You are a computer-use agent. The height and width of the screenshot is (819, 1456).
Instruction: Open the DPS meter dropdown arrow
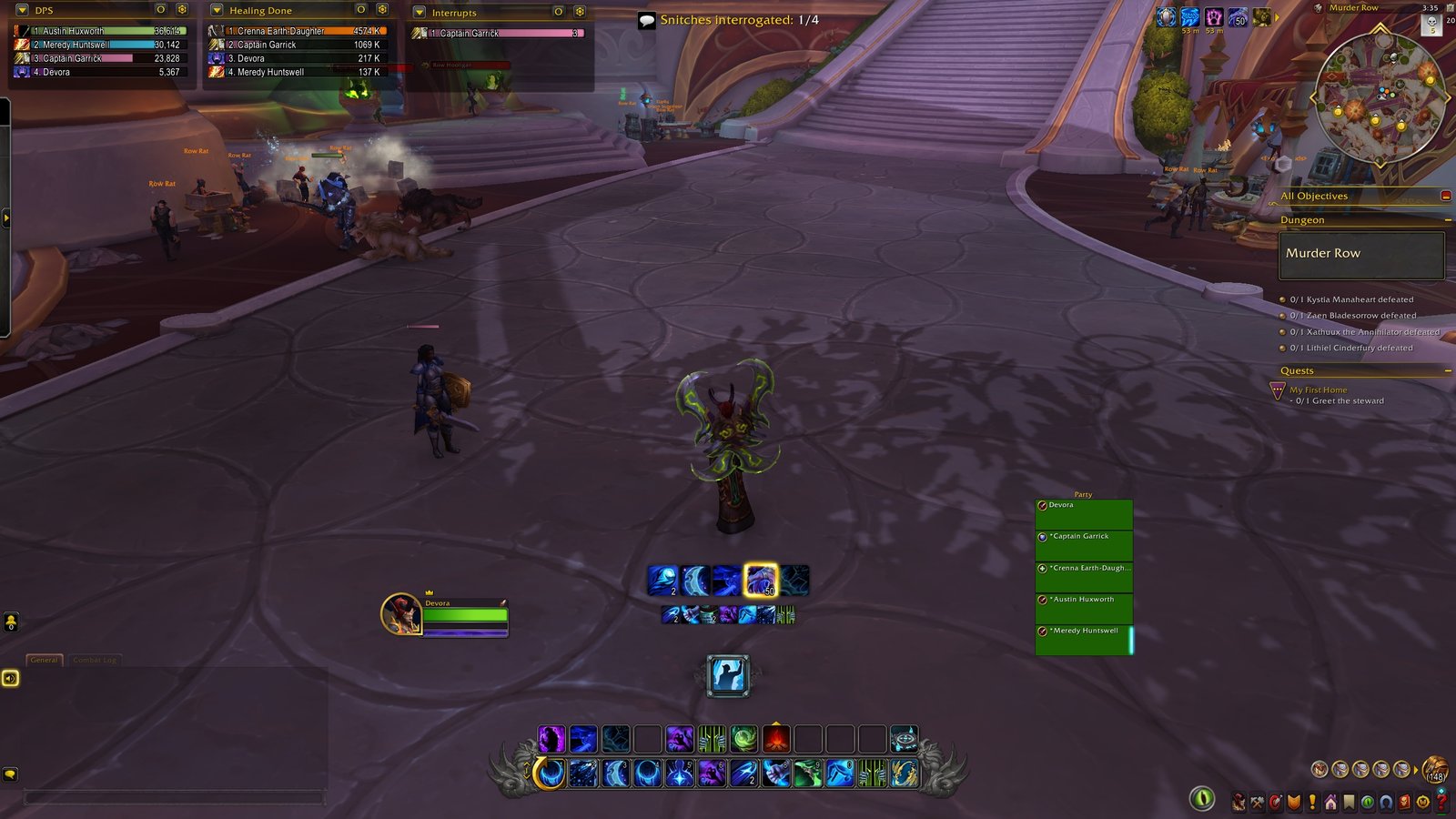(x=23, y=11)
